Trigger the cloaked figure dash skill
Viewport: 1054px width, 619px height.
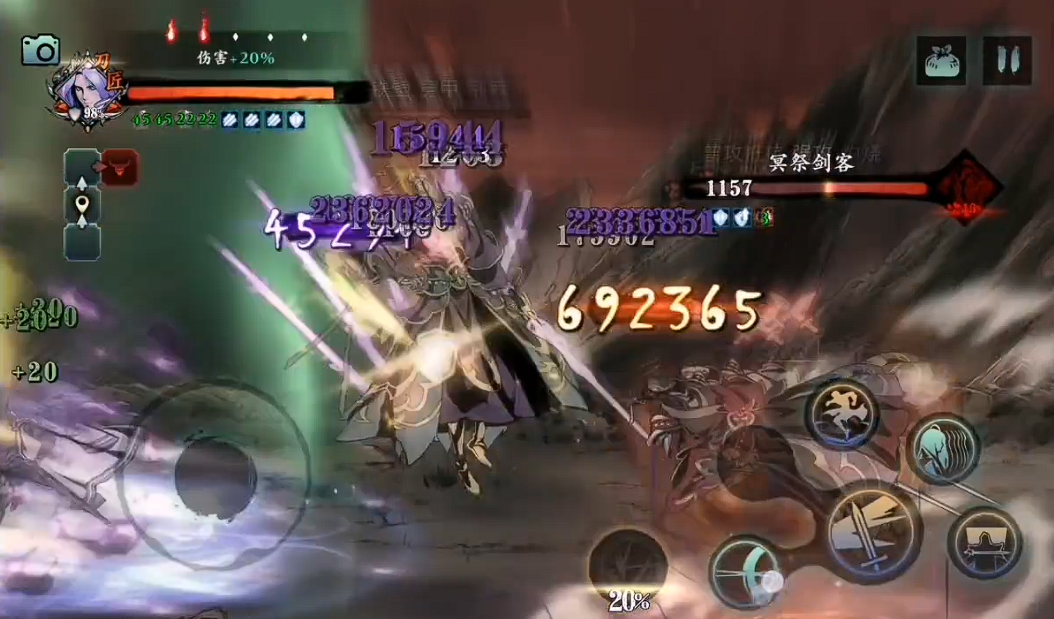coord(942,449)
